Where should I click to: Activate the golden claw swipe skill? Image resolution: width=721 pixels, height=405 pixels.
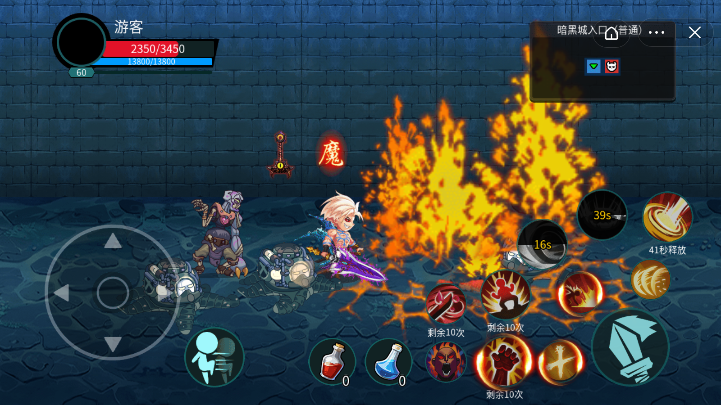tap(650, 280)
